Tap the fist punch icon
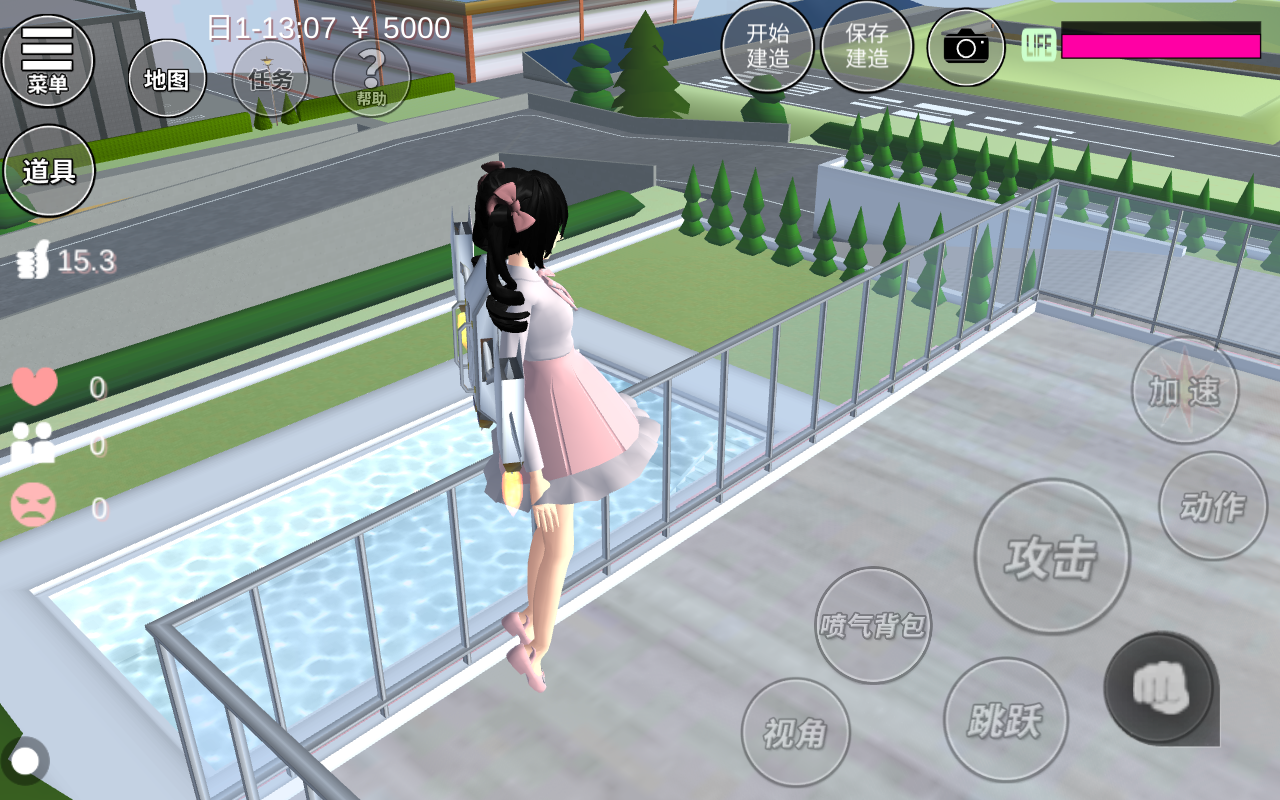Screen dimensions: 1280x800 [x=1160, y=688]
